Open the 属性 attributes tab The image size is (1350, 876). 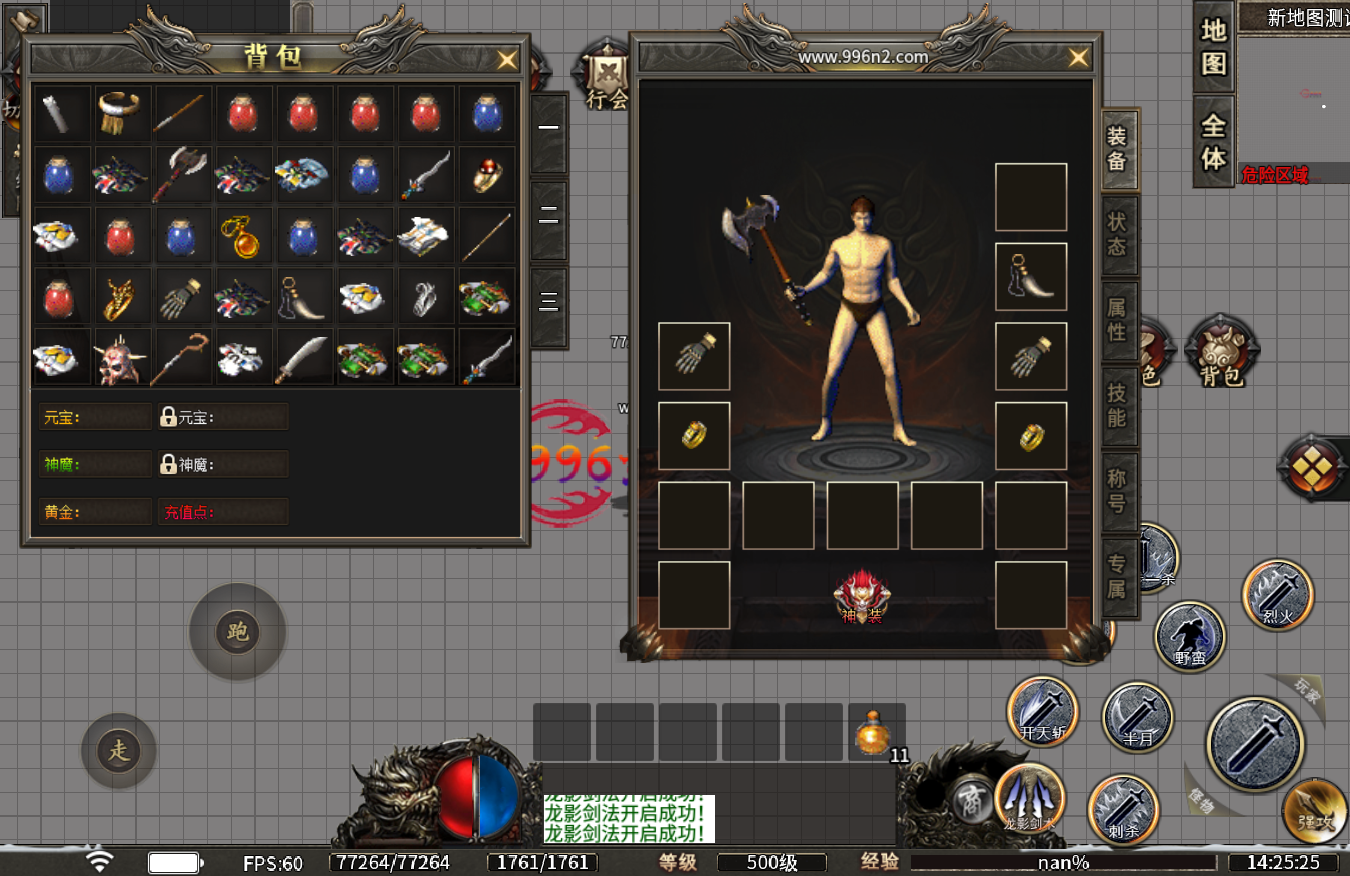click(1117, 320)
